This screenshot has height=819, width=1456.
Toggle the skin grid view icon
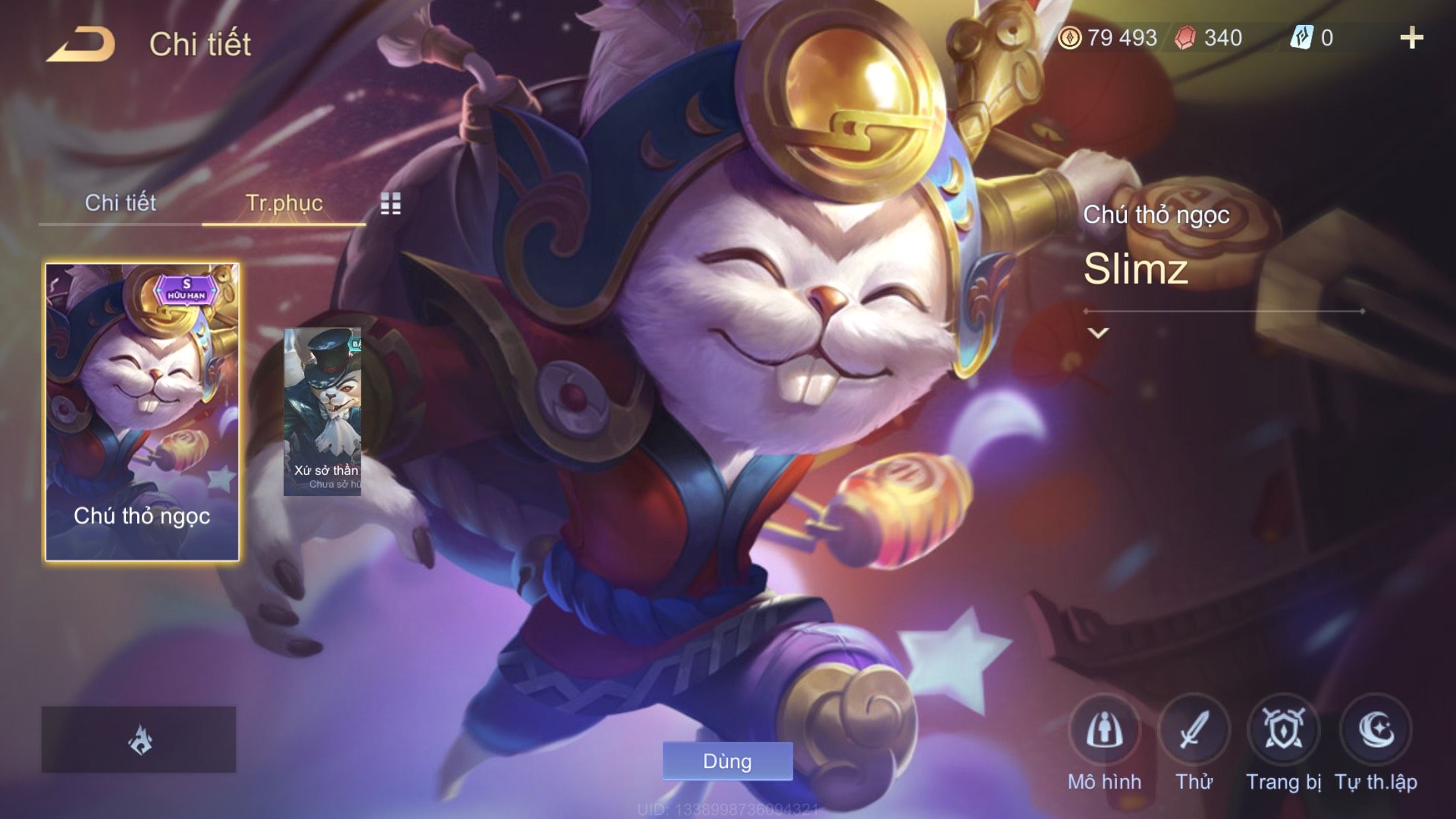point(390,204)
